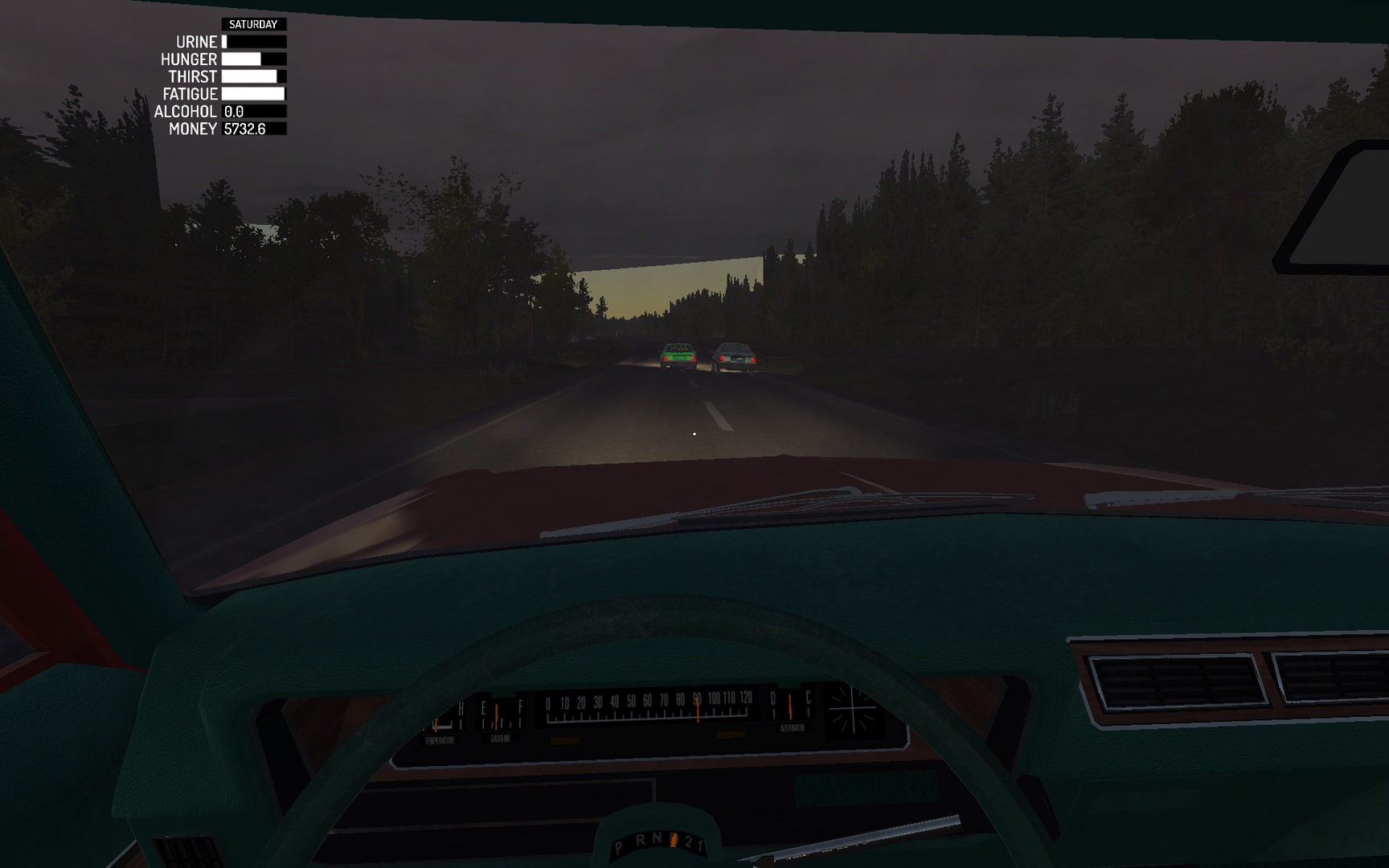This screenshot has height=868, width=1389.
Task: Click the alternator charge gauge
Action: 789,707
